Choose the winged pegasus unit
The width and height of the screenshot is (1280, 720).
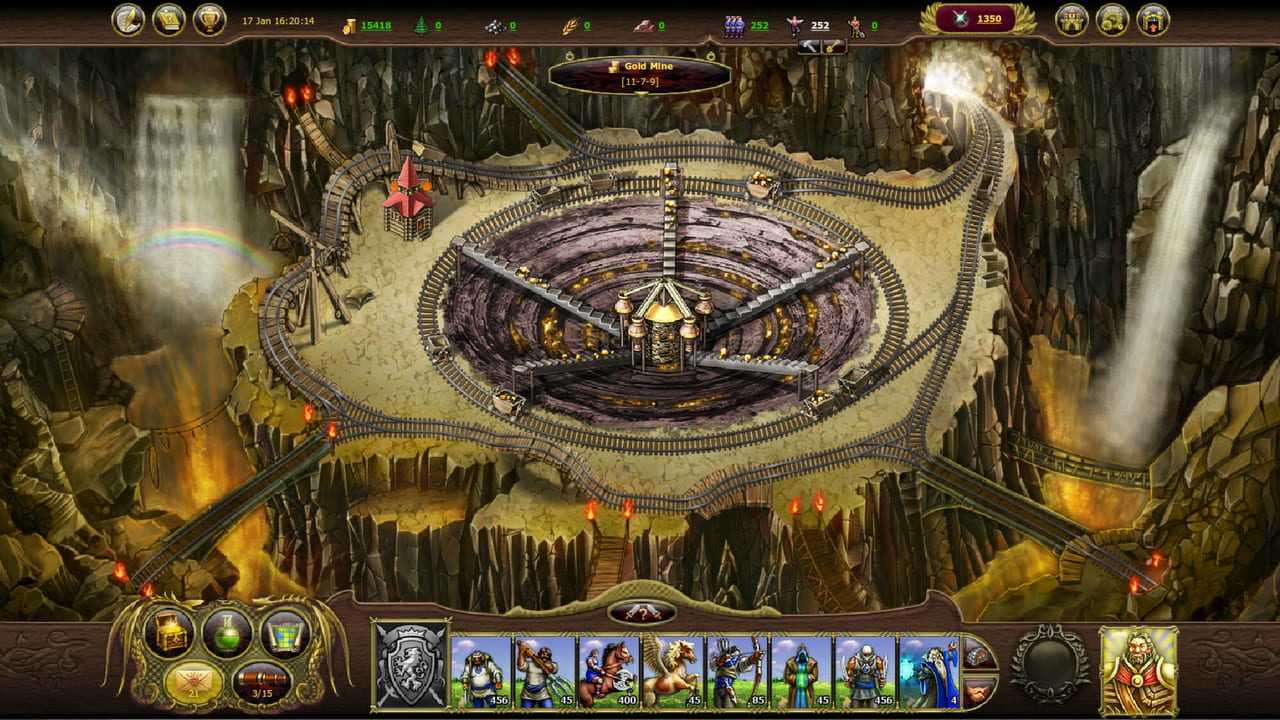pos(672,672)
